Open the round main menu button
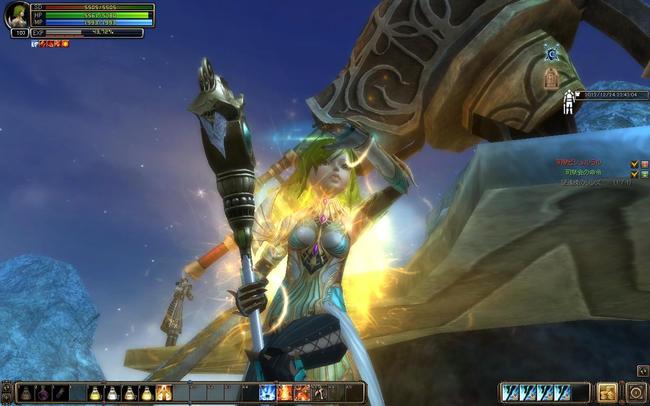Screen dimensions: 650x406 click(636, 392)
